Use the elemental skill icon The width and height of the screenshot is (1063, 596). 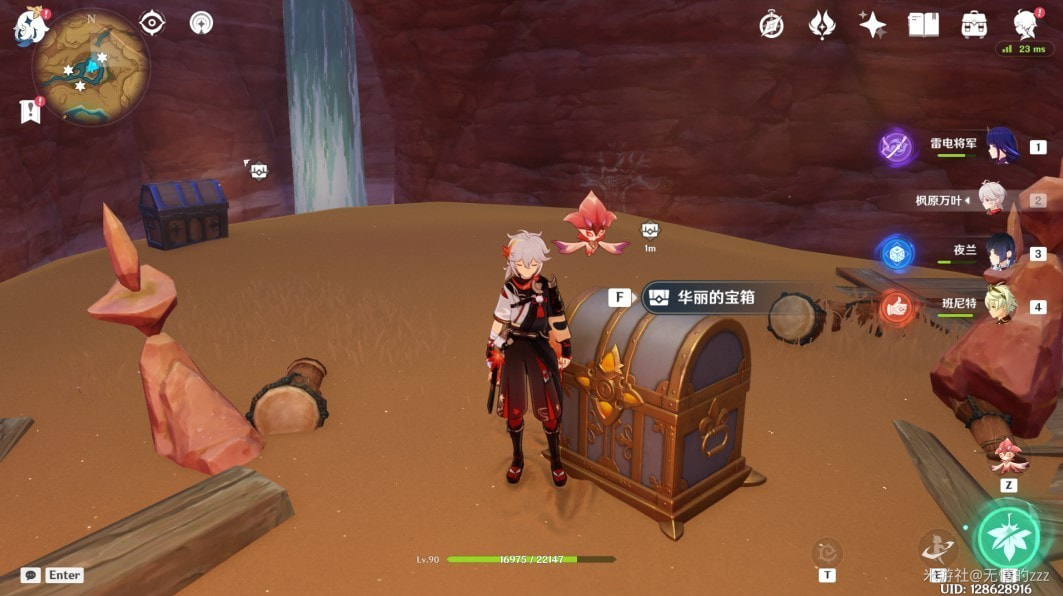point(937,546)
